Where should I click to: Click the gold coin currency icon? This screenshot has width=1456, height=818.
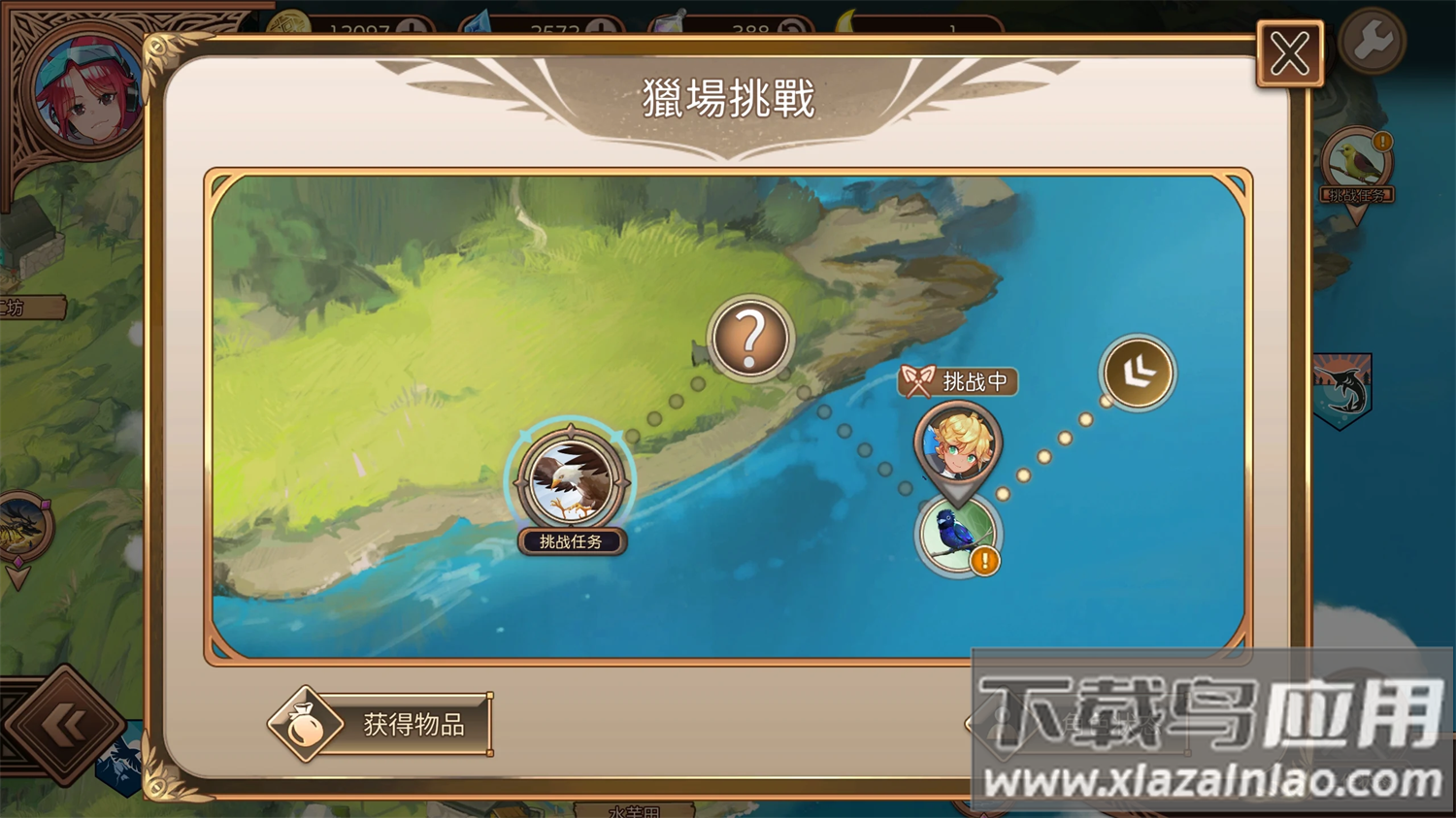(291, 21)
